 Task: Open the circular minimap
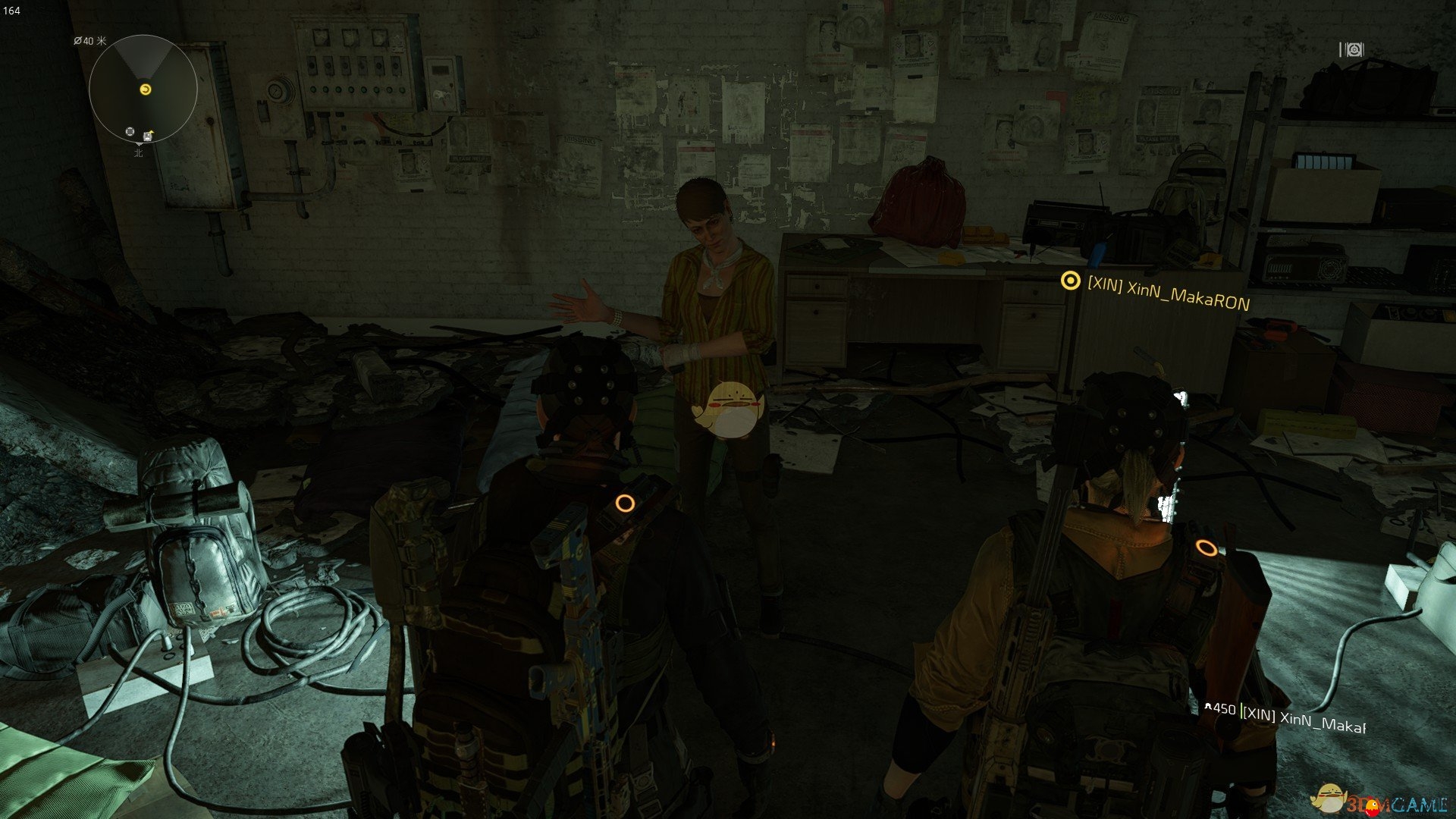point(143,89)
